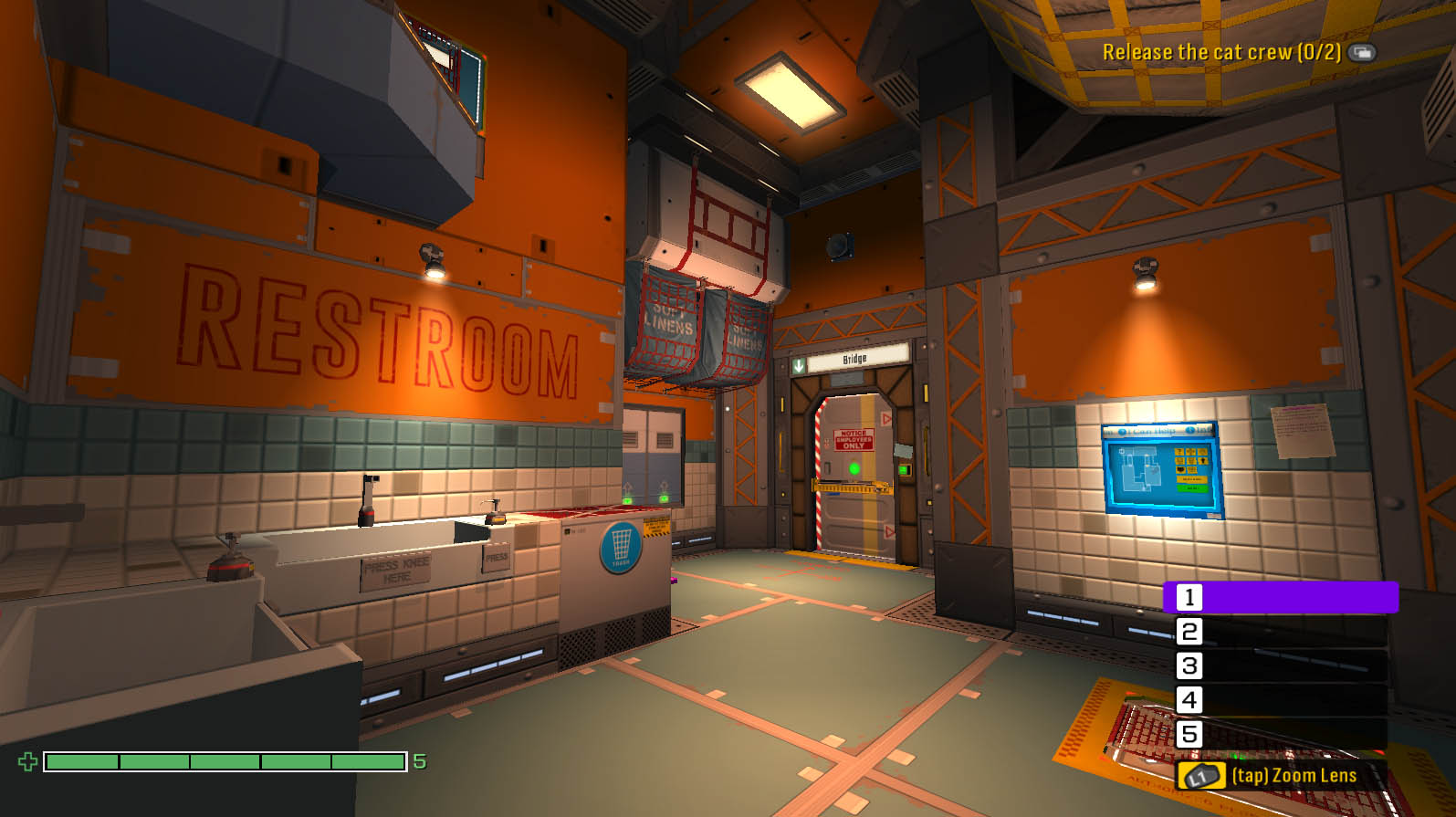
Task: Select inventory slot 4
Action: (x=1280, y=700)
